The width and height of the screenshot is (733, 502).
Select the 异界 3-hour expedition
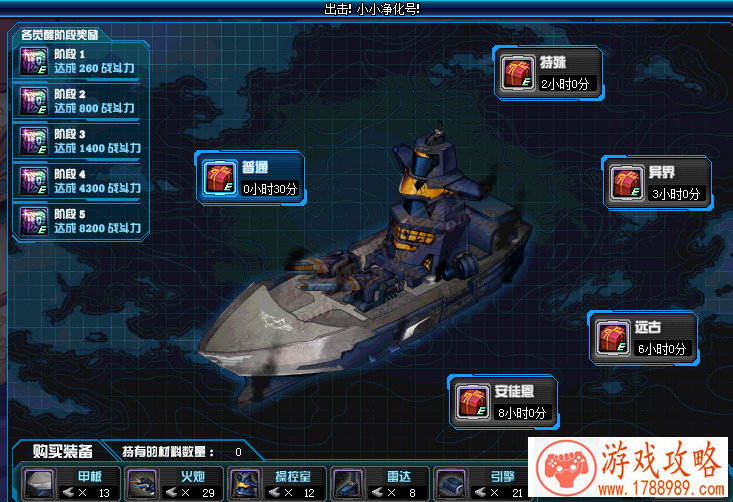[657, 183]
